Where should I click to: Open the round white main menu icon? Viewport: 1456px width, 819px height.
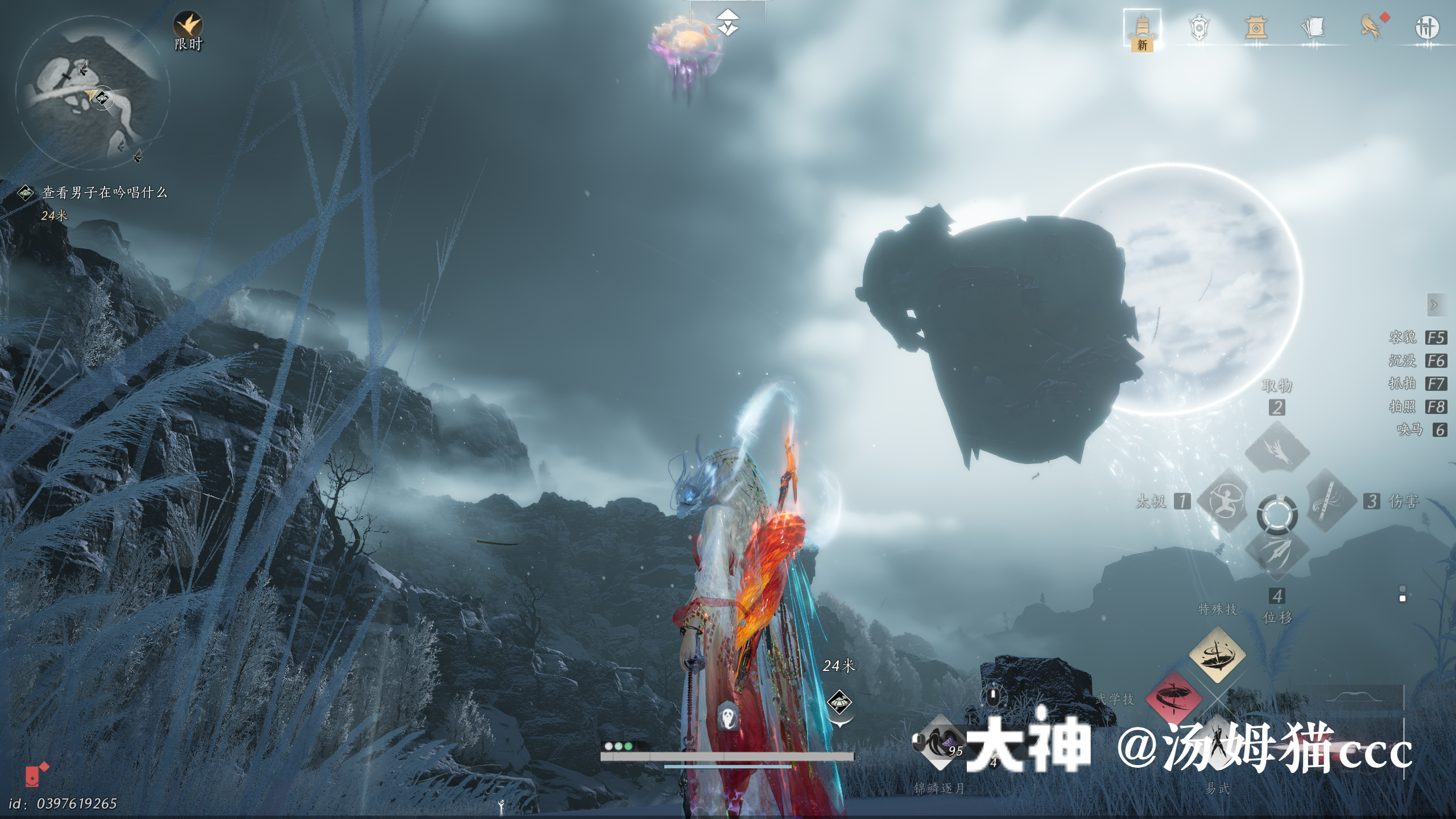coord(1426,27)
